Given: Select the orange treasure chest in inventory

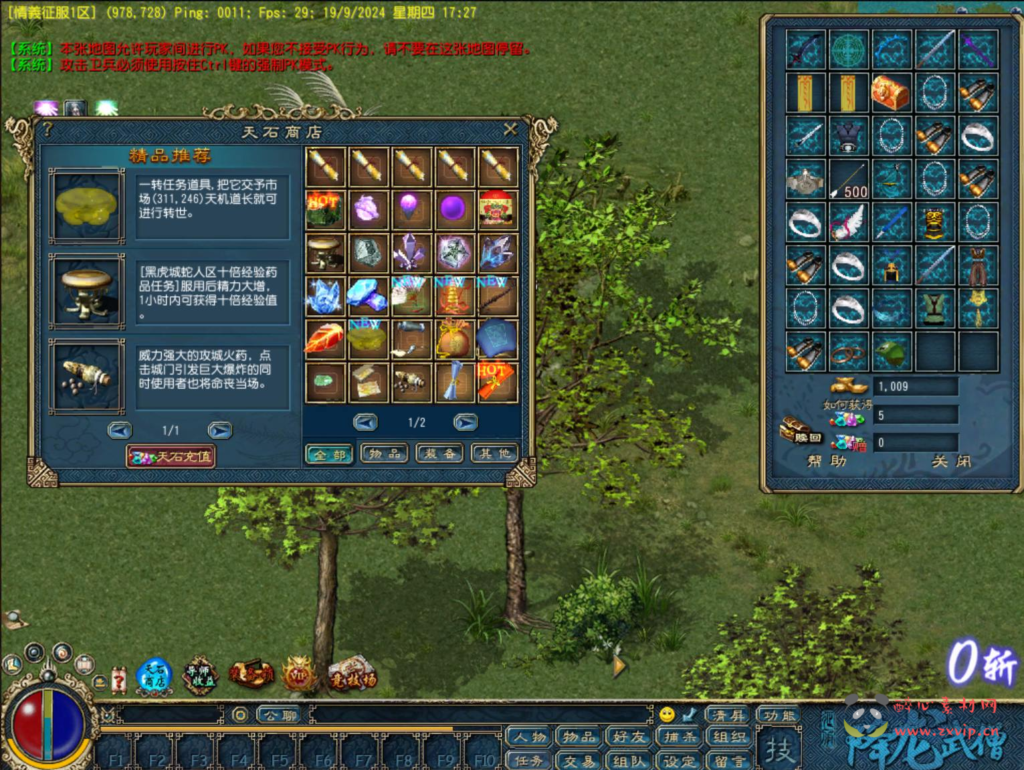Looking at the screenshot, I should tap(890, 92).
